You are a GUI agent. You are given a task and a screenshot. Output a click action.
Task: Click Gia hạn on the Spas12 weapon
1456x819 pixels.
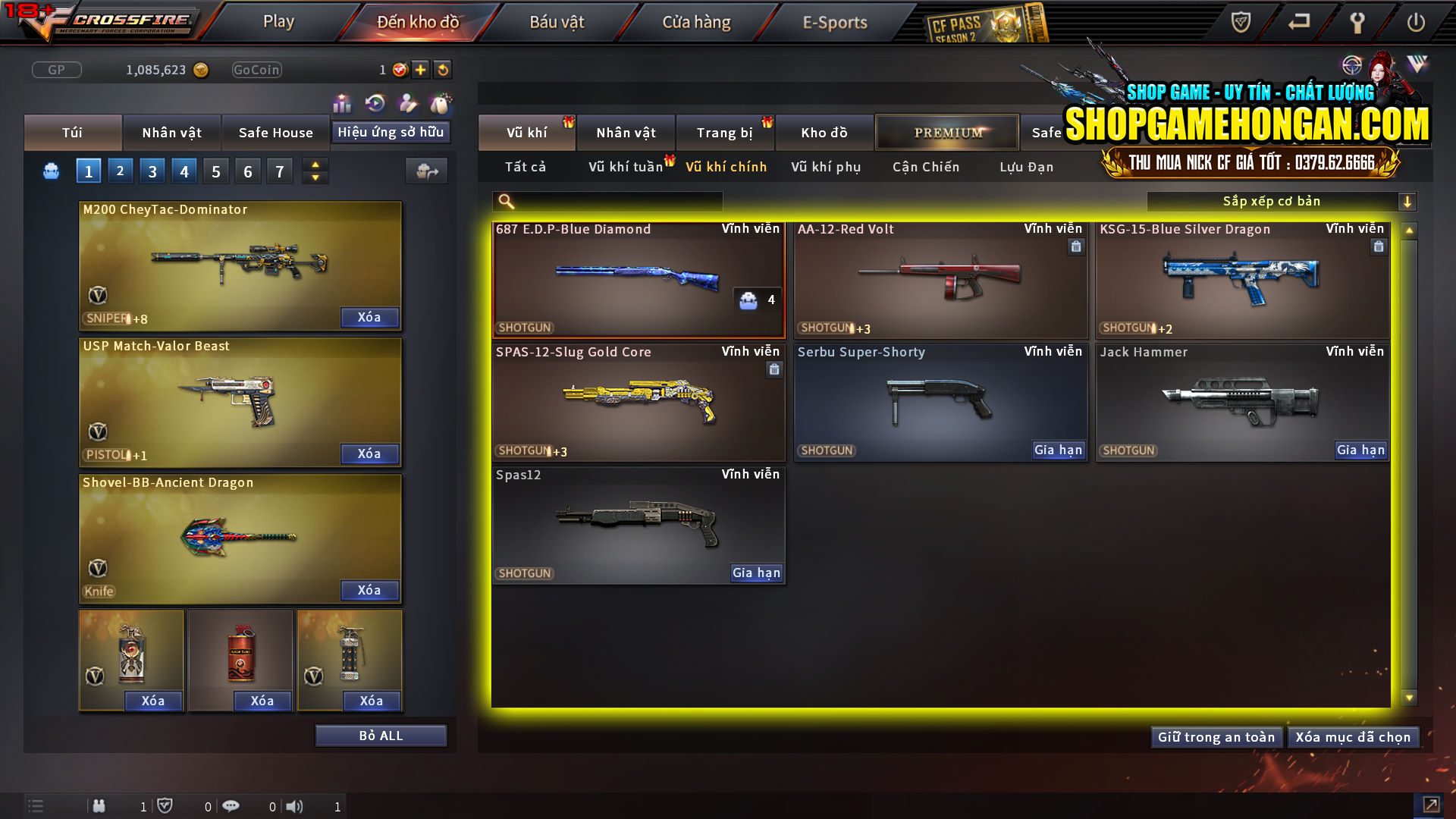(756, 573)
